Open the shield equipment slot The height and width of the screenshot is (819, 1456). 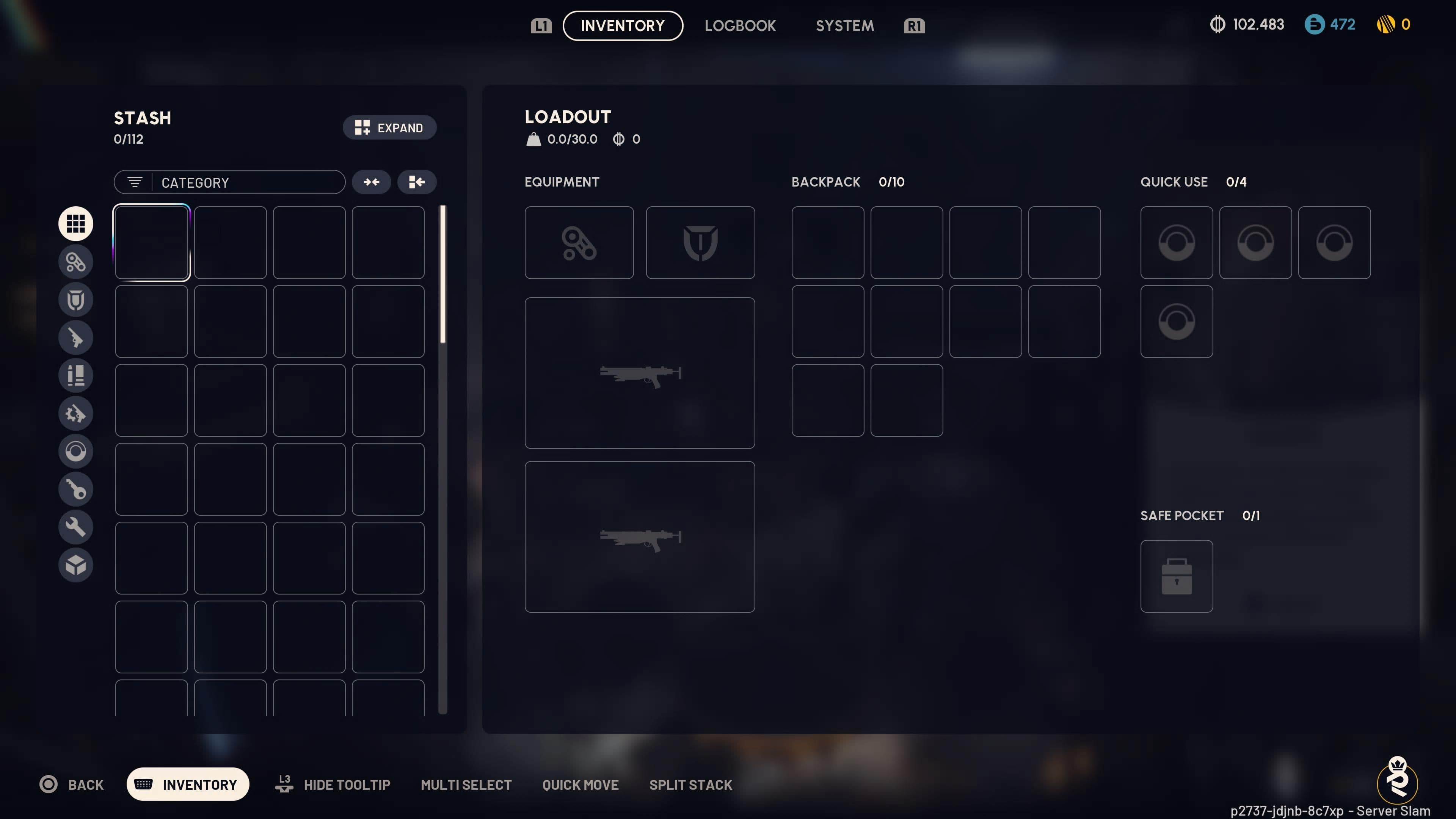pos(700,243)
